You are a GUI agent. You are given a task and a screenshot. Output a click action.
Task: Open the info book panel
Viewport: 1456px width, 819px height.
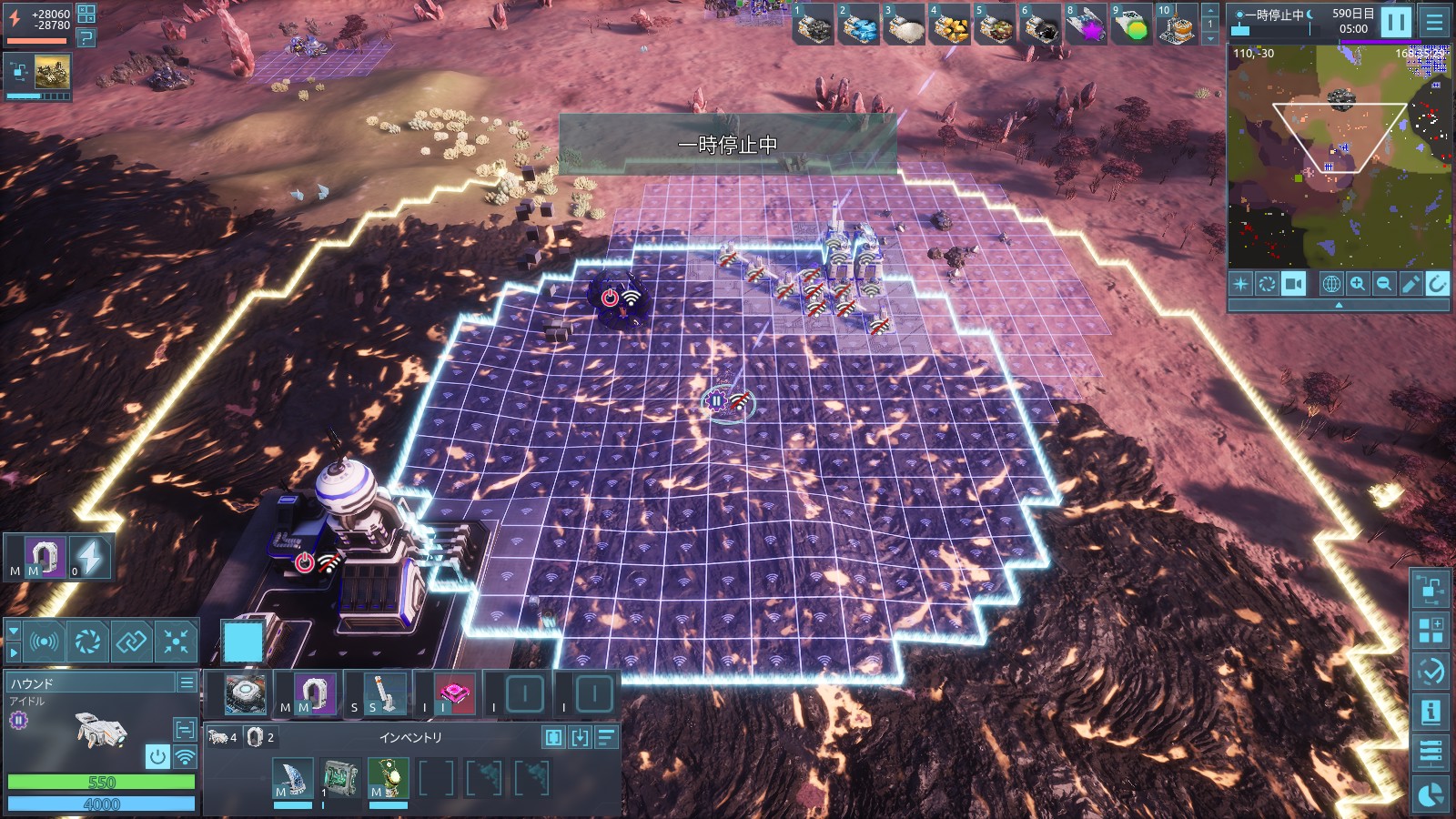point(1431,711)
